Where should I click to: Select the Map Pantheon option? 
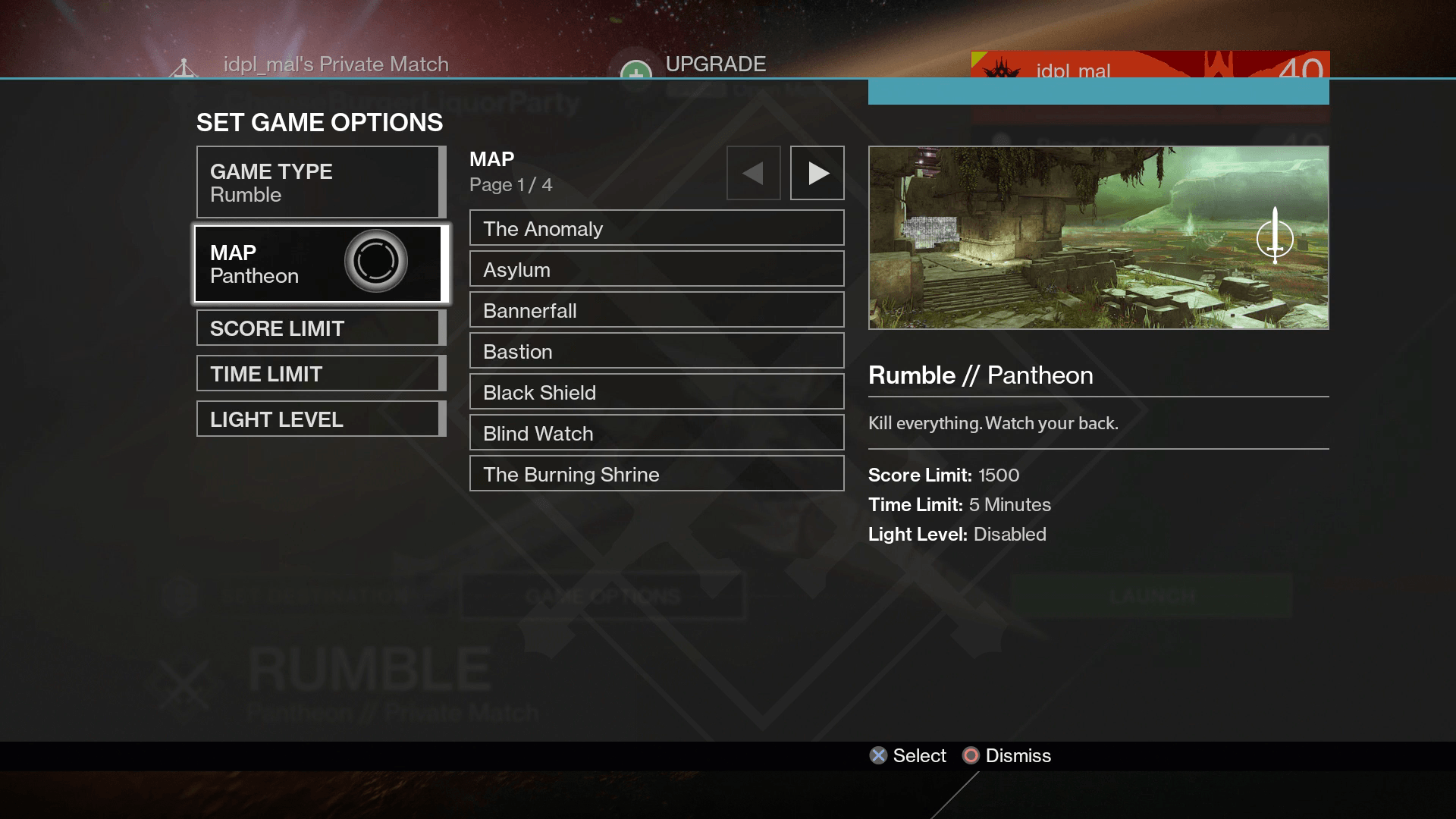(x=318, y=264)
